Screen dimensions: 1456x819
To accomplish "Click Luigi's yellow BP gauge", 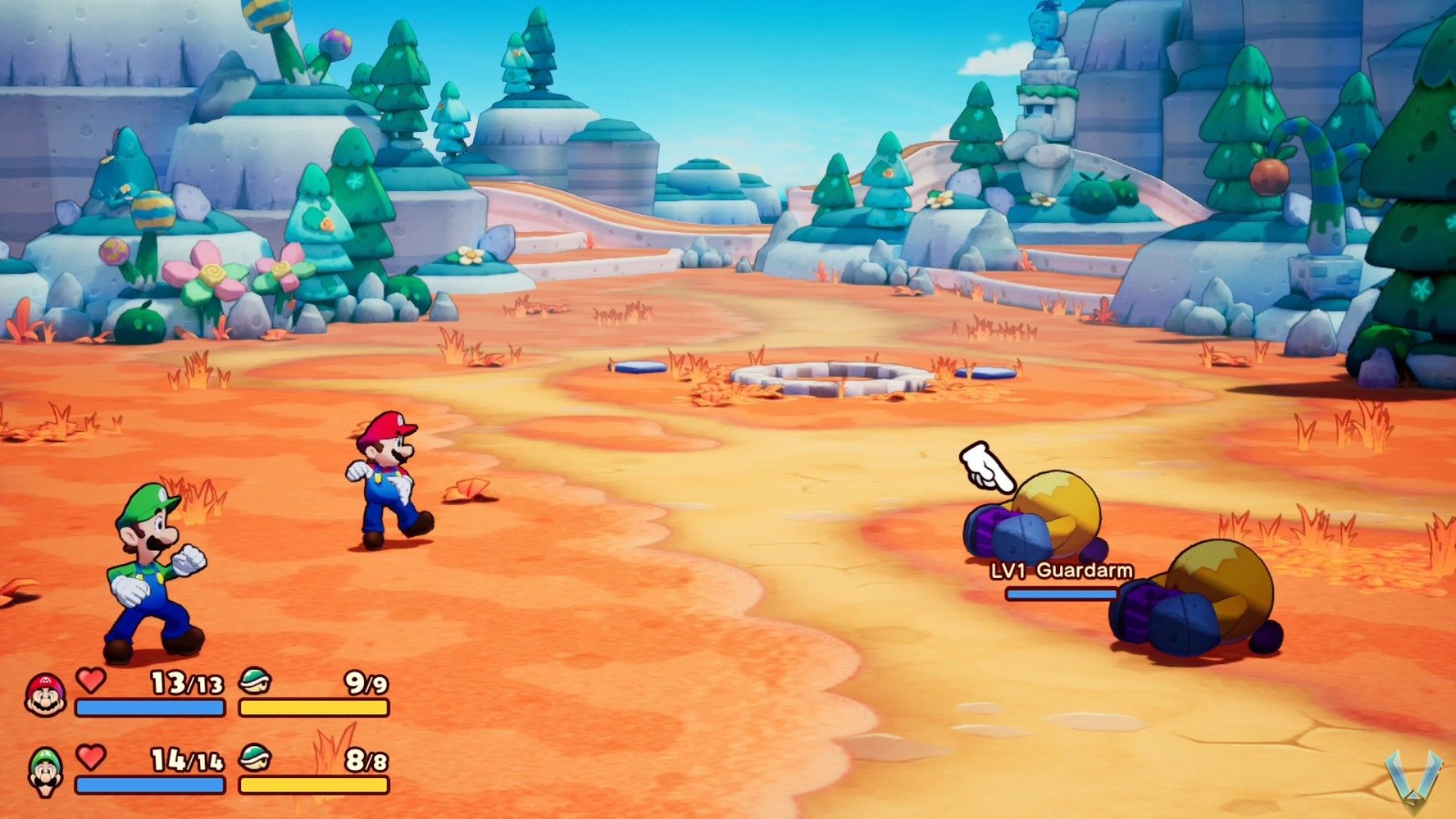I will tap(314, 784).
